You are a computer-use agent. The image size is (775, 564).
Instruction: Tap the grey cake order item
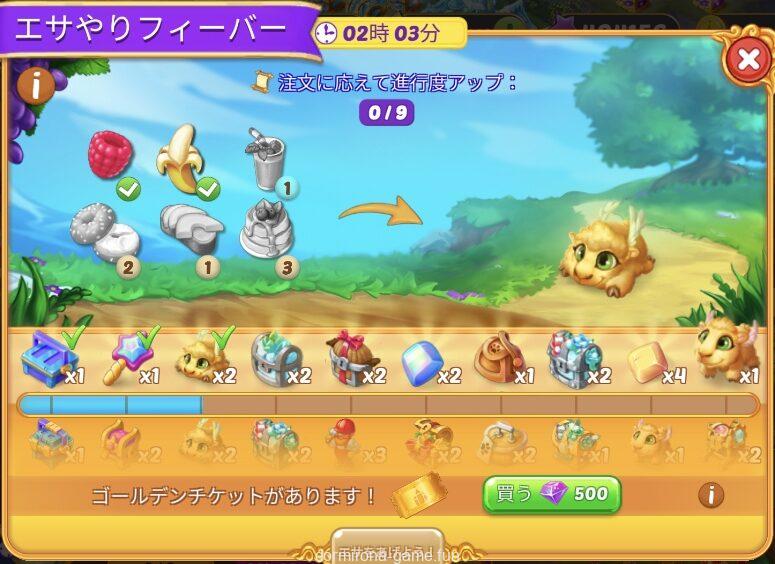(266, 230)
